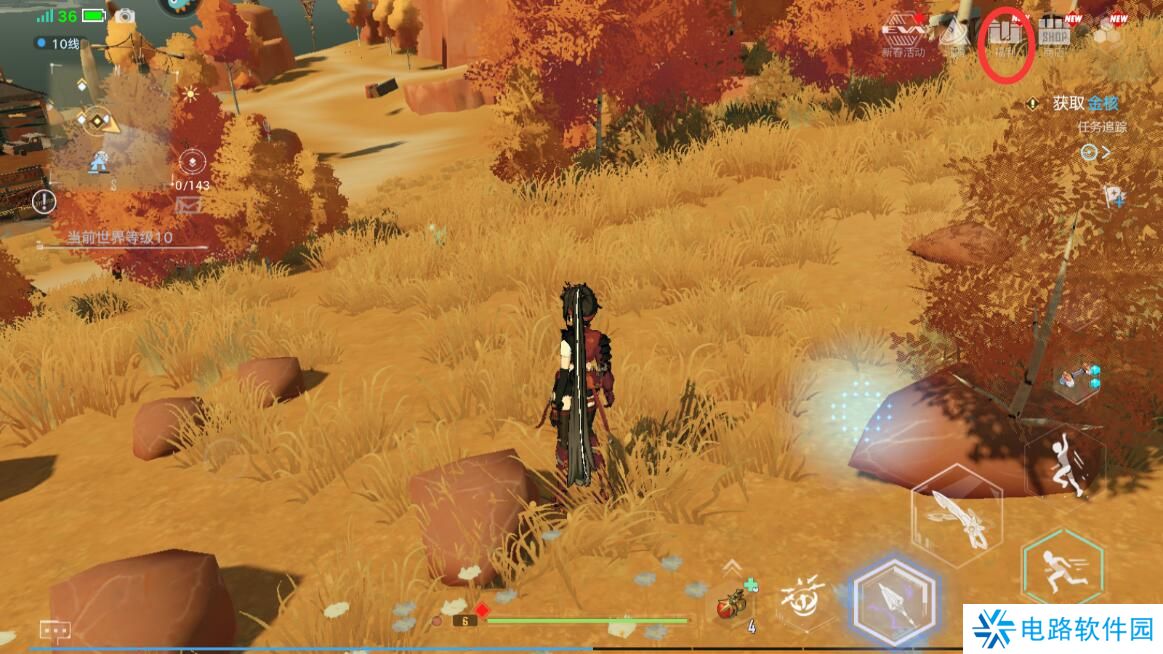Tap the jump figure button
The height and width of the screenshot is (654, 1163).
click(1064, 462)
